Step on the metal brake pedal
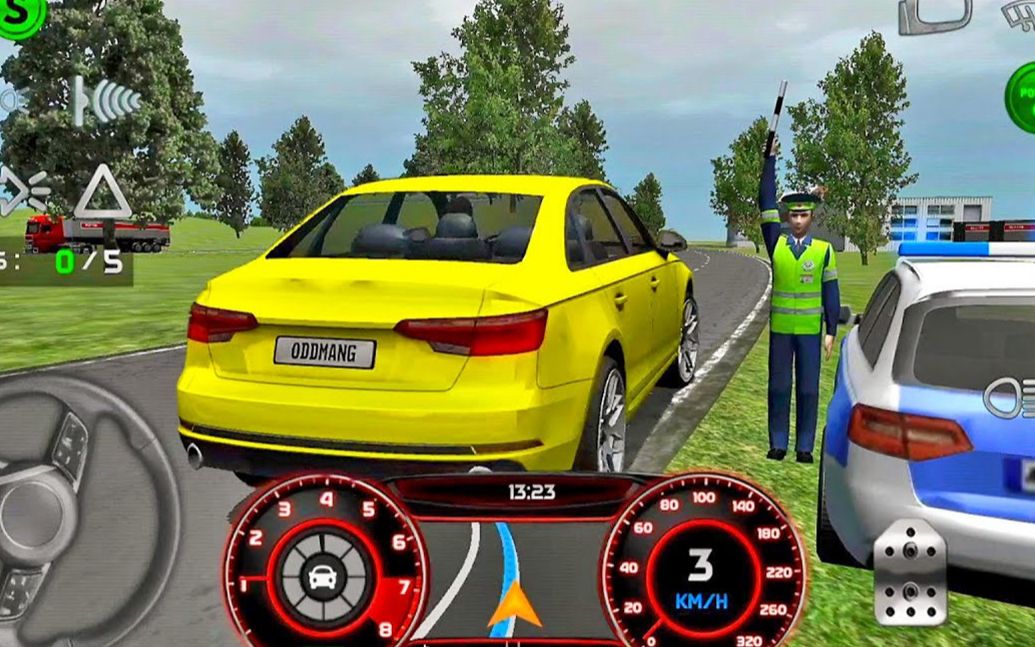 [x=909, y=572]
